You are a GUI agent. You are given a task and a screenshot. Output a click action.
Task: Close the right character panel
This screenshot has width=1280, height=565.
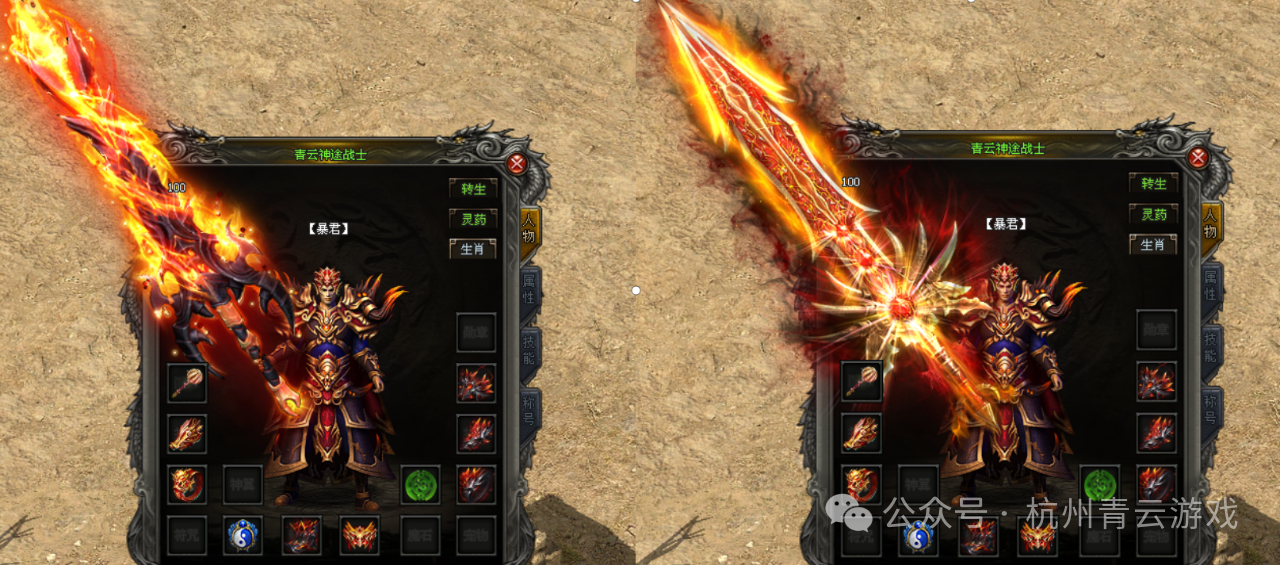coord(1197,158)
